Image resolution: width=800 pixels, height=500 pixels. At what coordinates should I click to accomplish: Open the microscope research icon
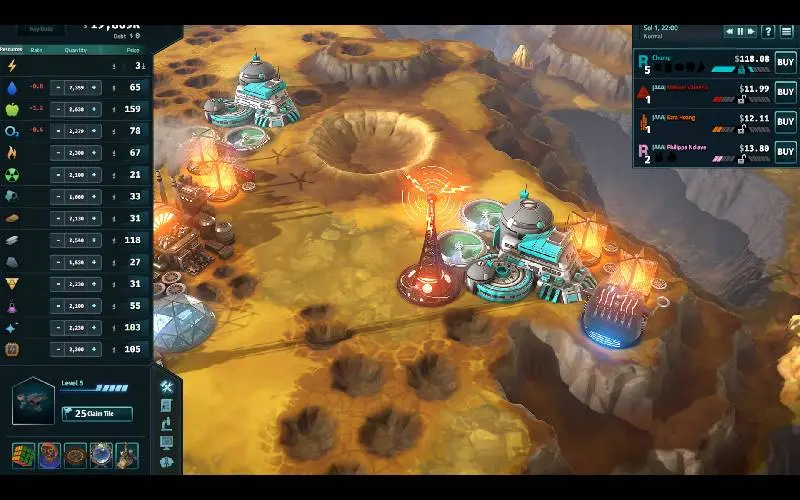pyautogui.click(x=166, y=424)
